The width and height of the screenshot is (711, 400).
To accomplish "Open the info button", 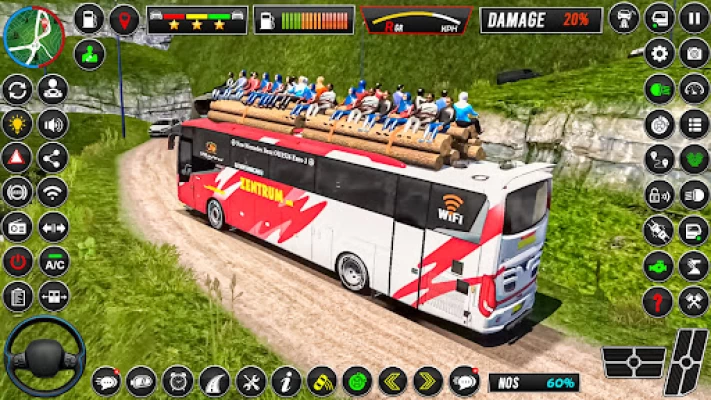I will coord(286,381).
